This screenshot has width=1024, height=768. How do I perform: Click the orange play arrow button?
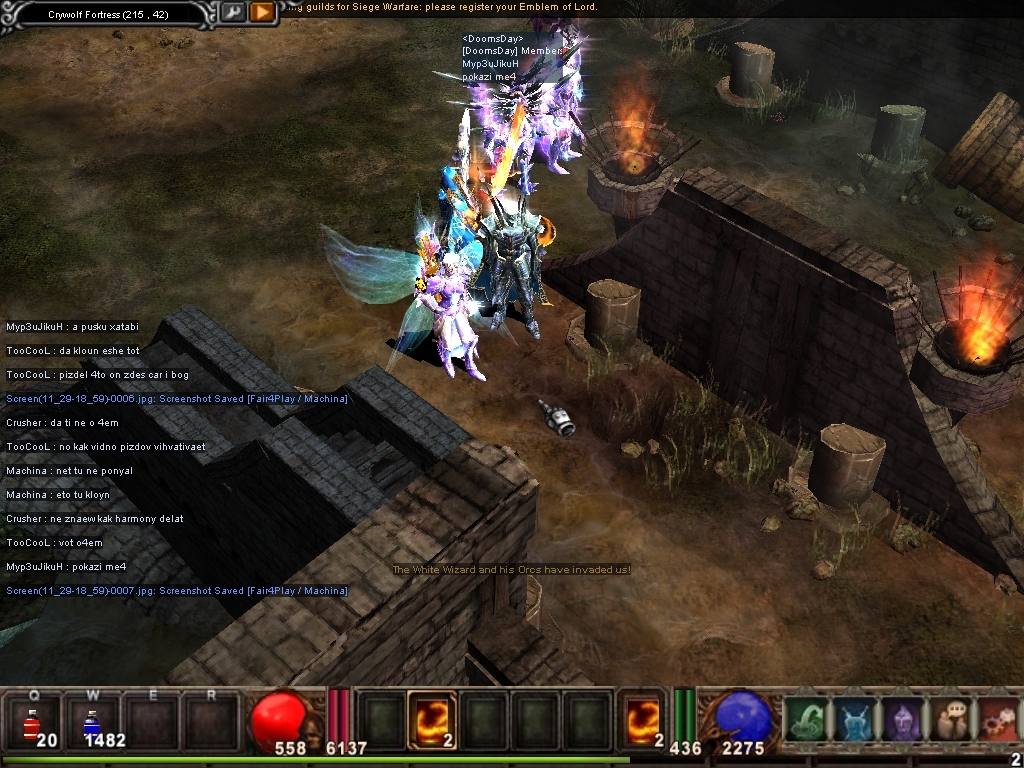(x=261, y=12)
